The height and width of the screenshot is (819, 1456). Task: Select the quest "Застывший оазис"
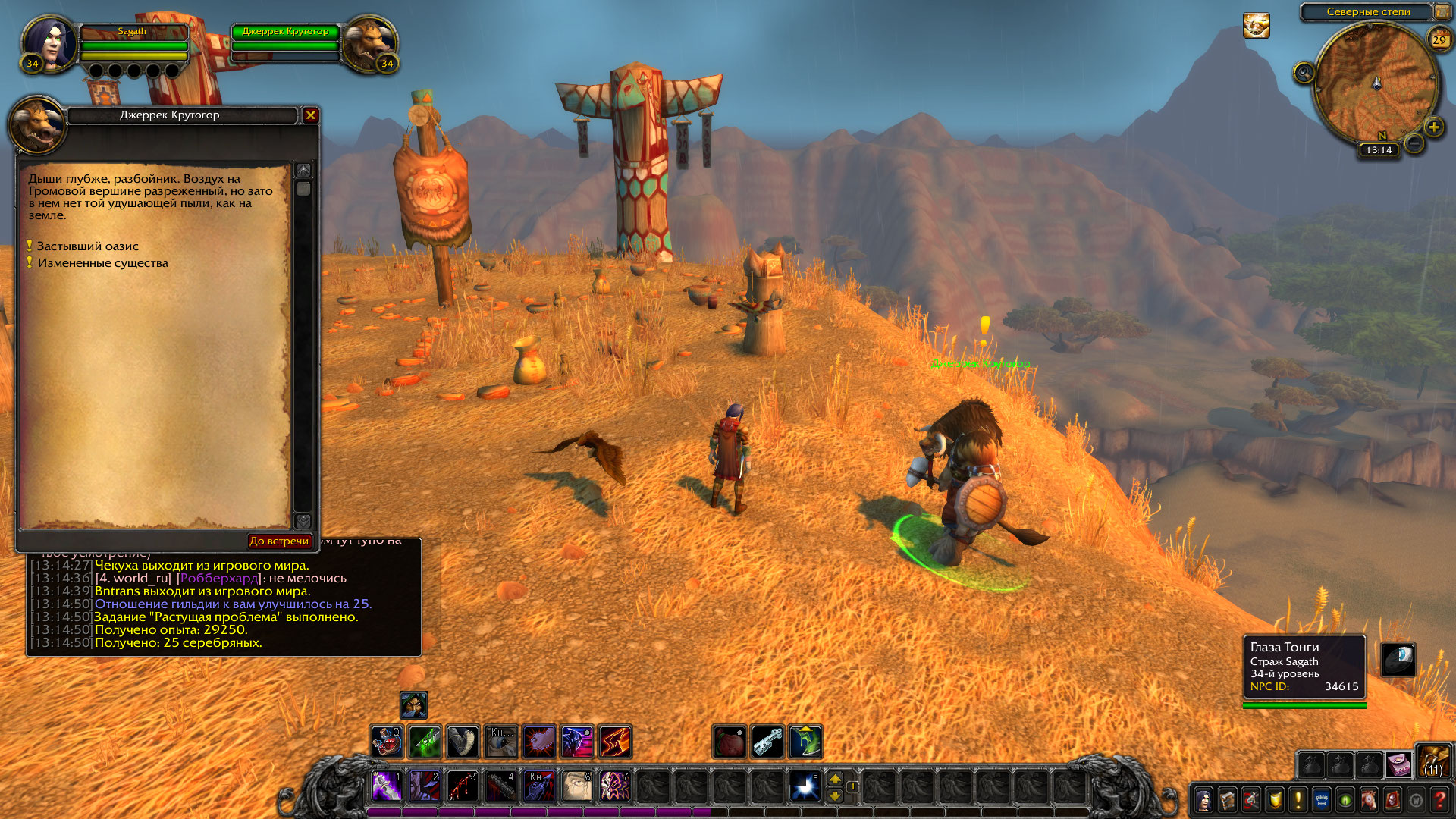point(87,246)
